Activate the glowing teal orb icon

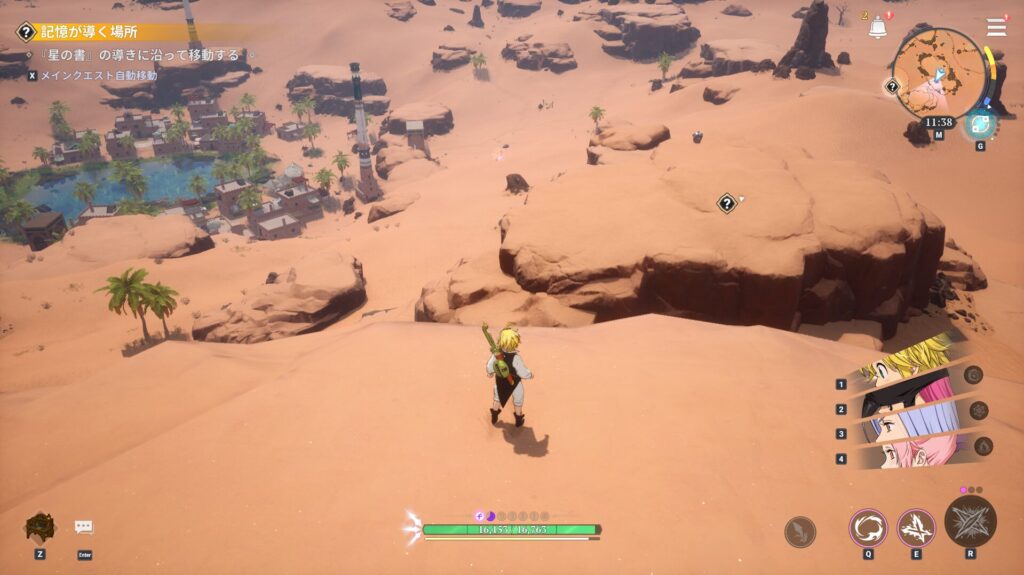pos(979,124)
